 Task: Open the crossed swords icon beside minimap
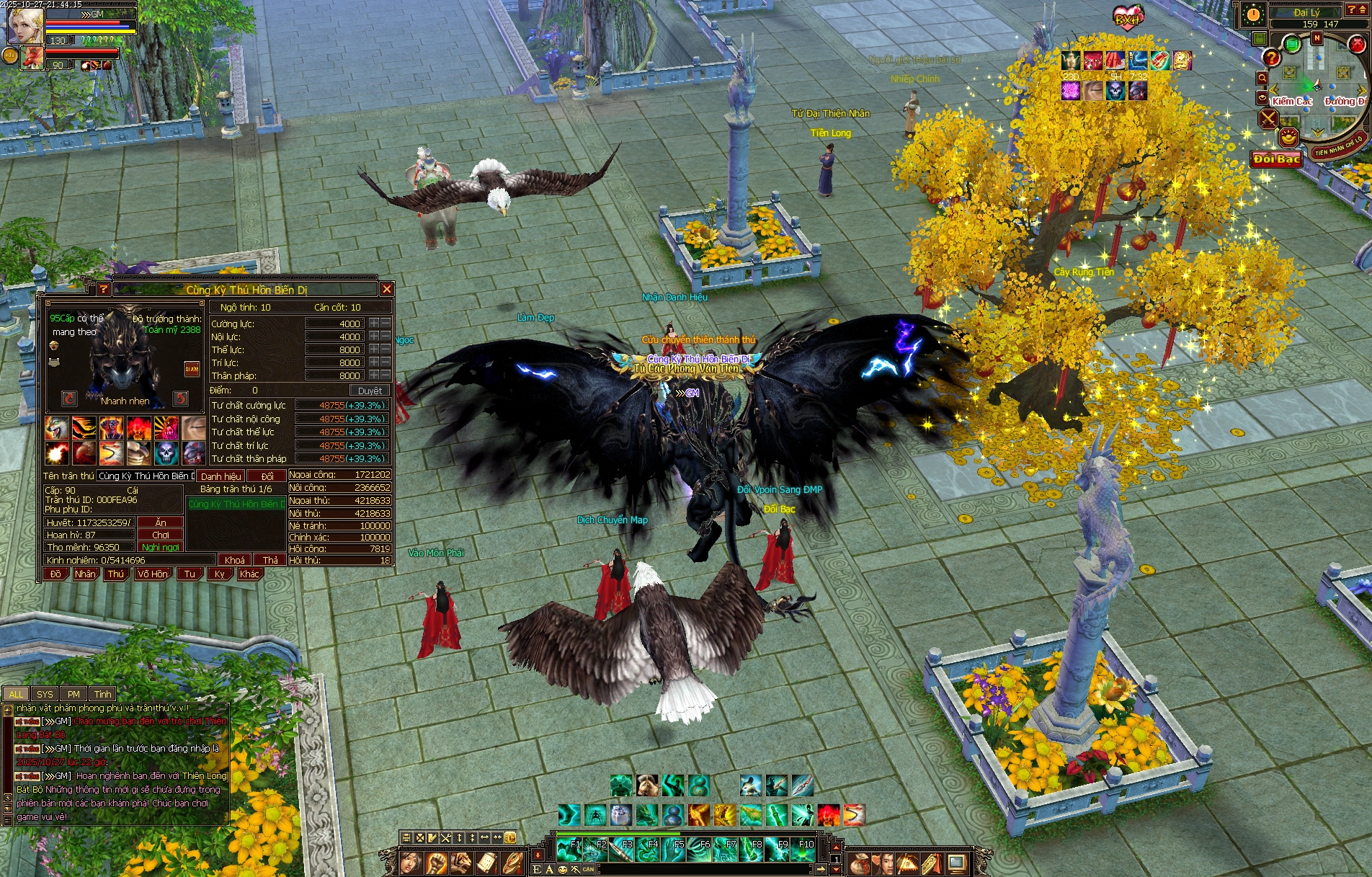(1268, 118)
